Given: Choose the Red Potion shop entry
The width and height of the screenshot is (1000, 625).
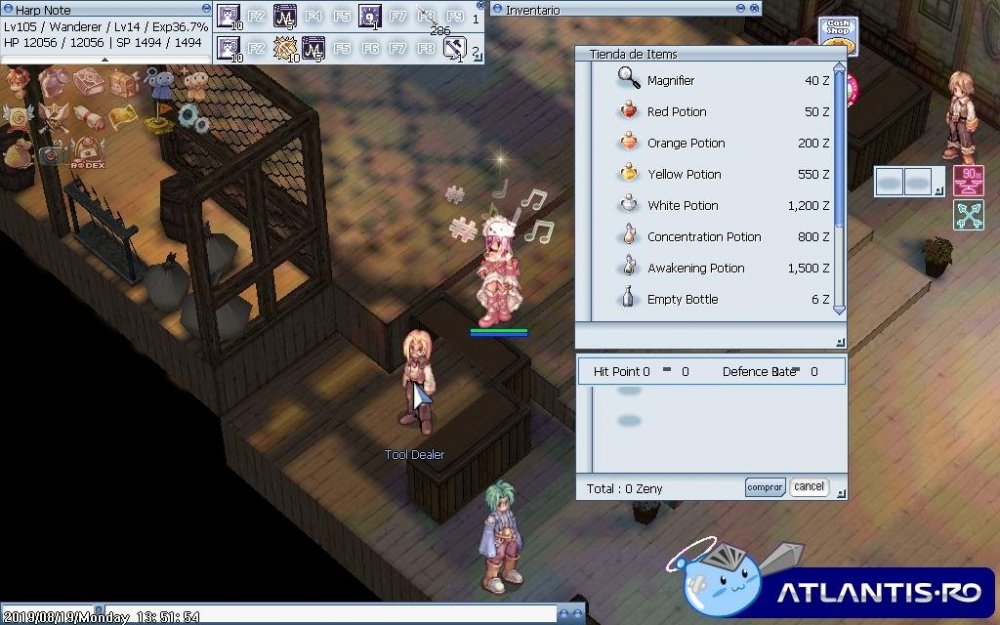Looking at the screenshot, I should click(x=676, y=112).
